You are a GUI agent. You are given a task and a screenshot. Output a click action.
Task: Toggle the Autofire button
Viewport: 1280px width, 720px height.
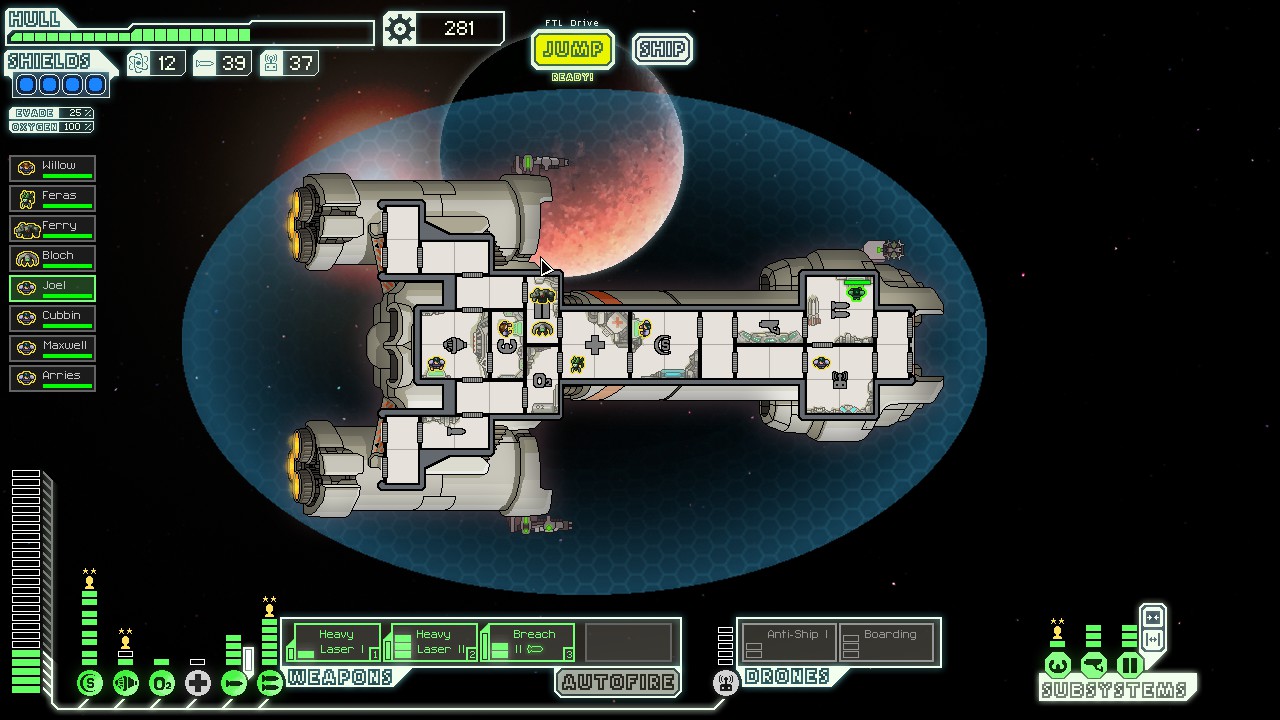pyautogui.click(x=618, y=683)
